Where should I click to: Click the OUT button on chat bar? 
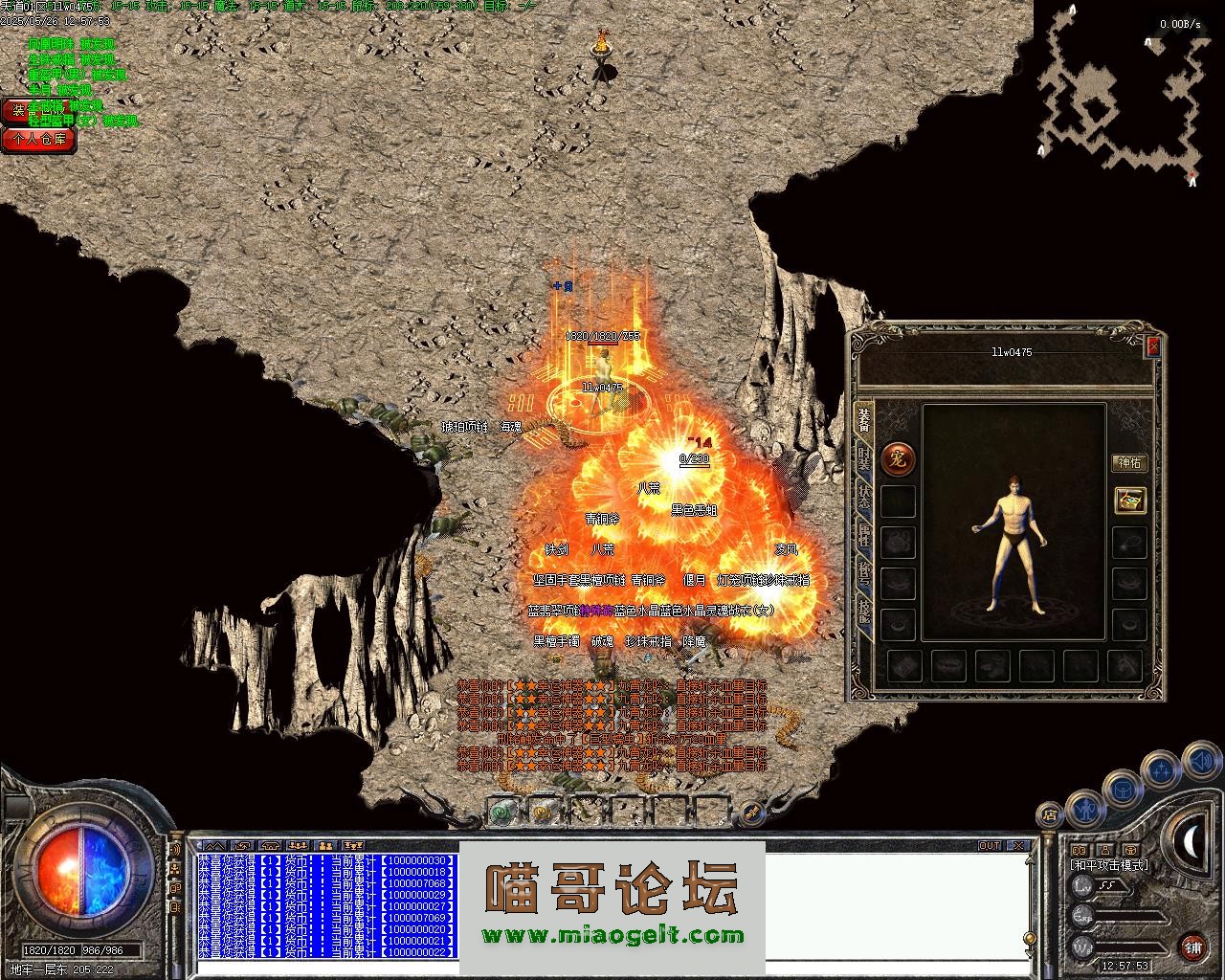[990, 846]
